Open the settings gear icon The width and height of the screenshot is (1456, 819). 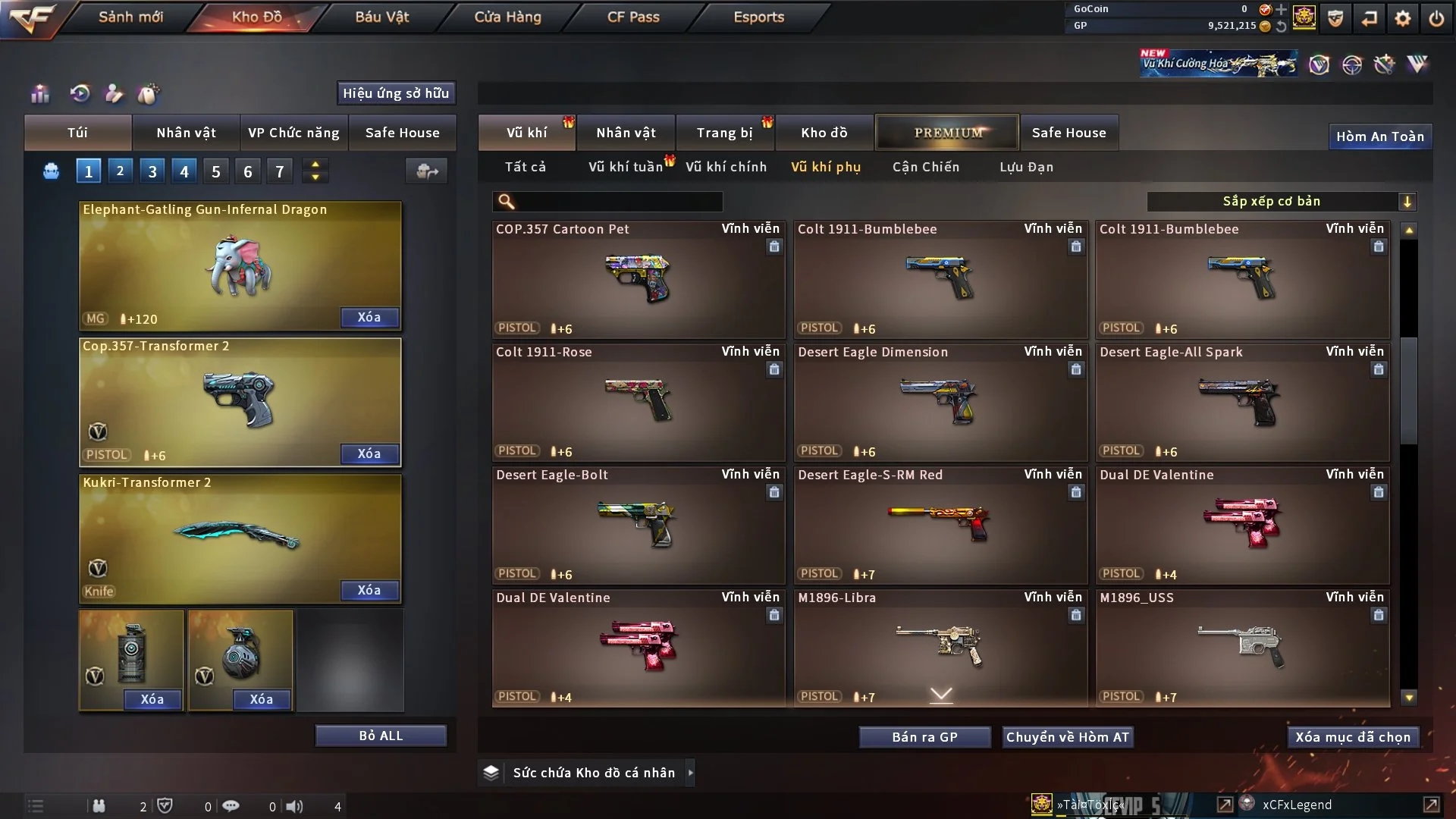[1403, 18]
